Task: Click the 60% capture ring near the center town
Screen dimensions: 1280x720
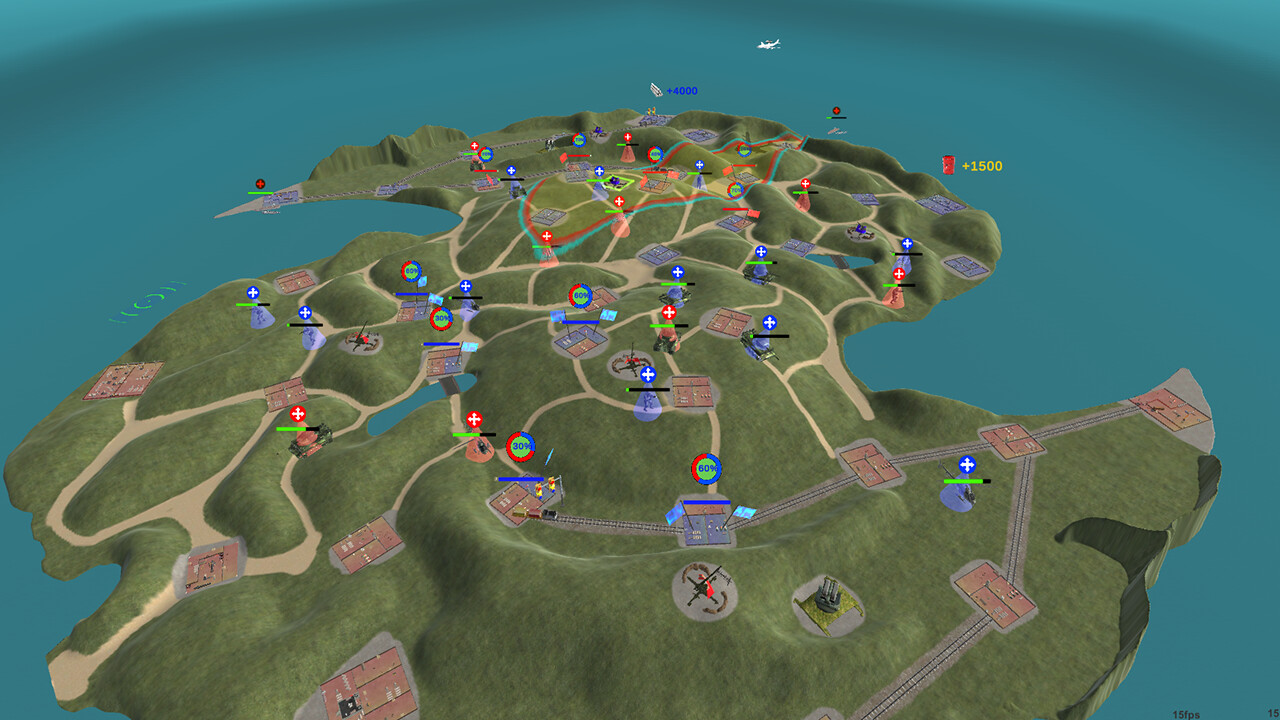Action: 580,295
